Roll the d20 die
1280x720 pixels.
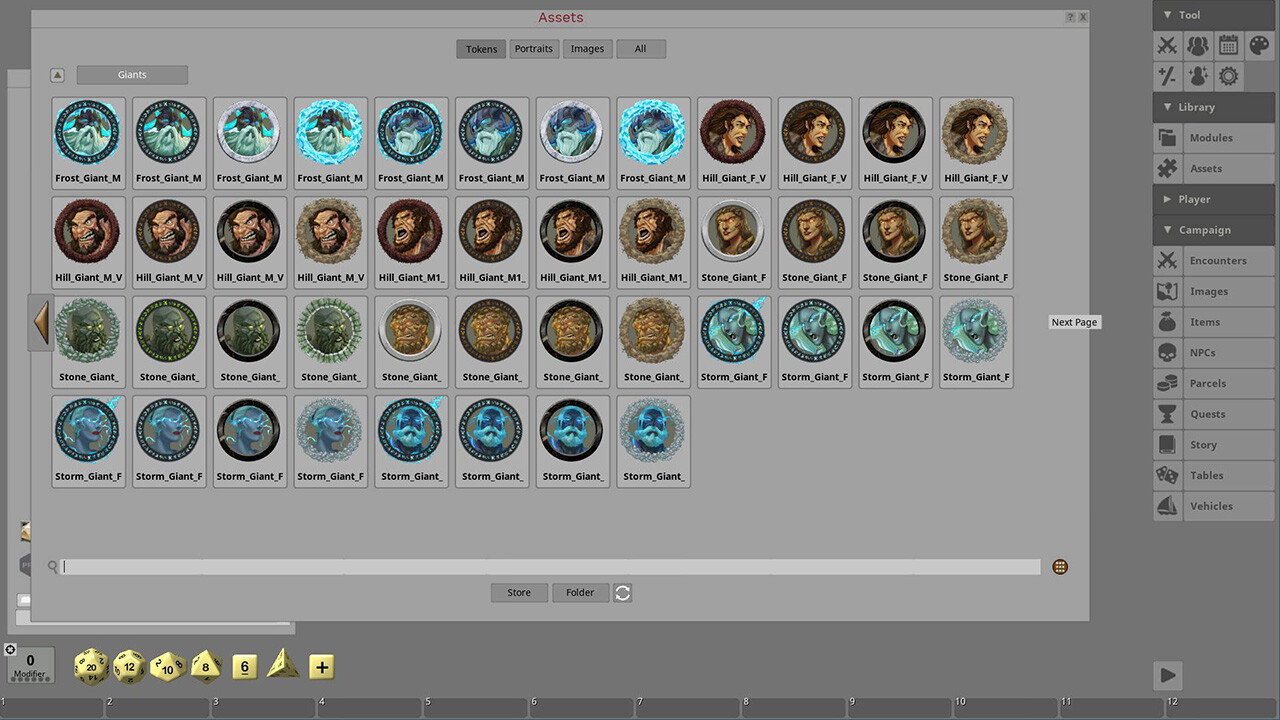coord(90,666)
